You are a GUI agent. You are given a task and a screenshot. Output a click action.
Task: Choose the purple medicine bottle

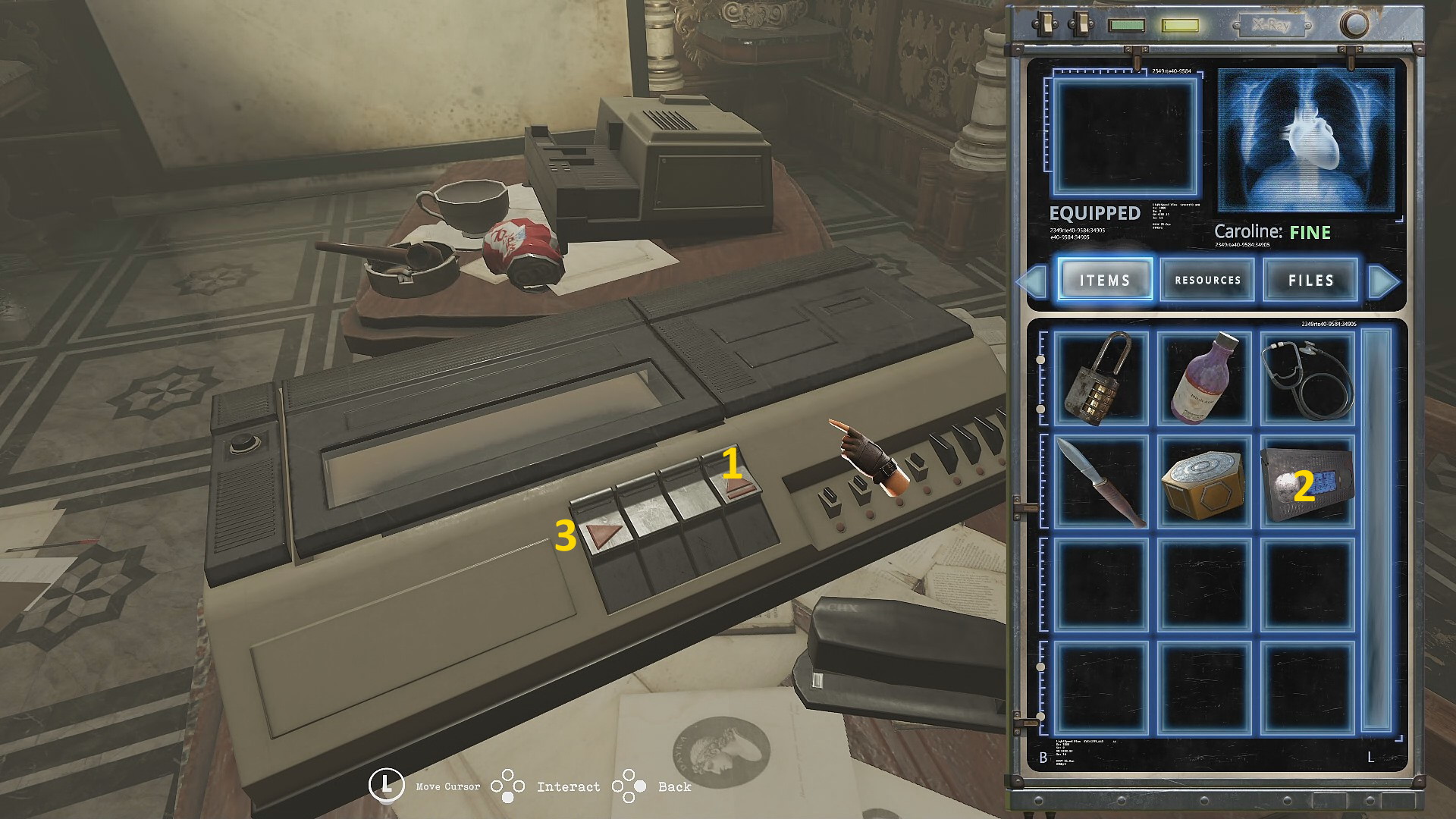point(1203,378)
